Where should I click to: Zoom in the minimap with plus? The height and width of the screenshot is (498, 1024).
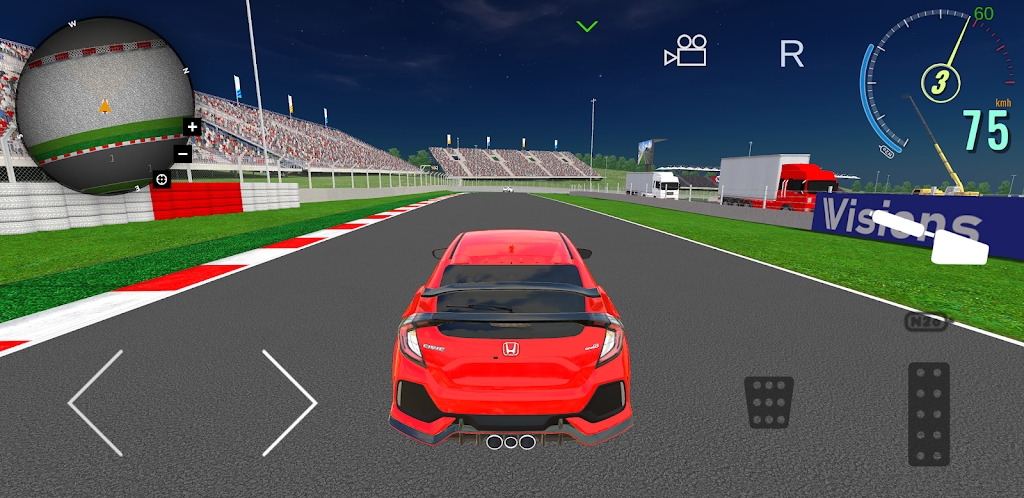tap(192, 127)
